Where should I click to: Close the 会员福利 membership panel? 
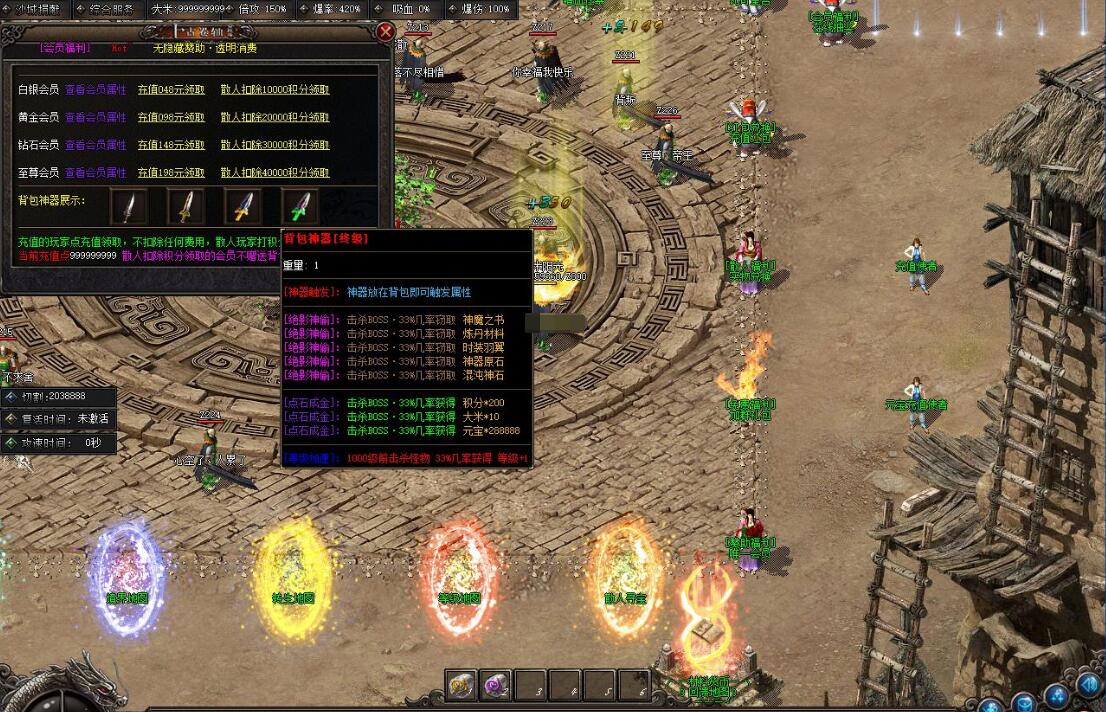385,31
